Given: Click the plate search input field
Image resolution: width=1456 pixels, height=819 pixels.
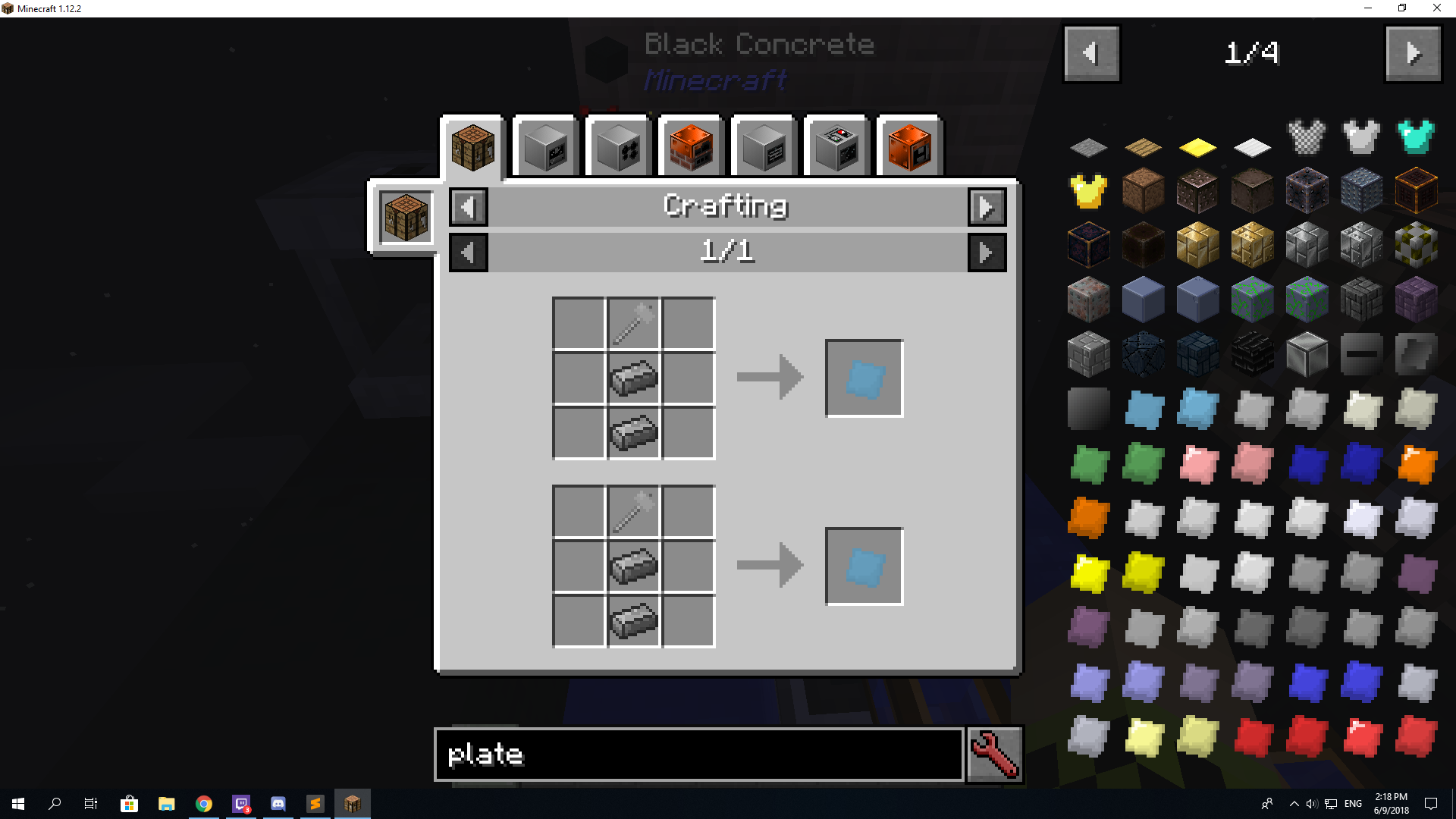Looking at the screenshot, I should click(698, 755).
